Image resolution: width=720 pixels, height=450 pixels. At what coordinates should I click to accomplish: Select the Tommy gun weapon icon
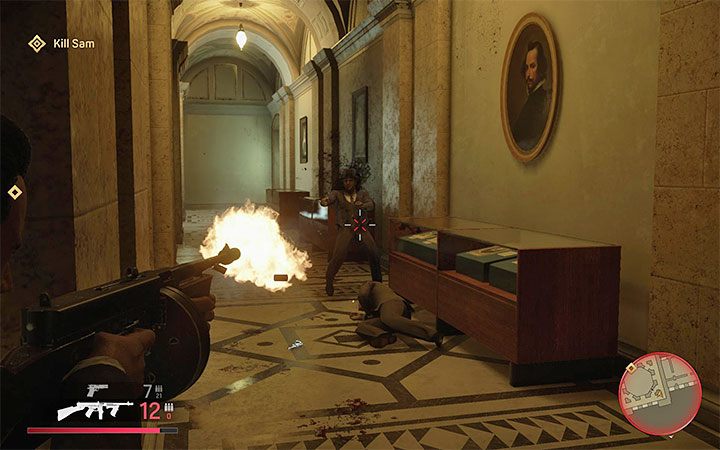coord(94,409)
